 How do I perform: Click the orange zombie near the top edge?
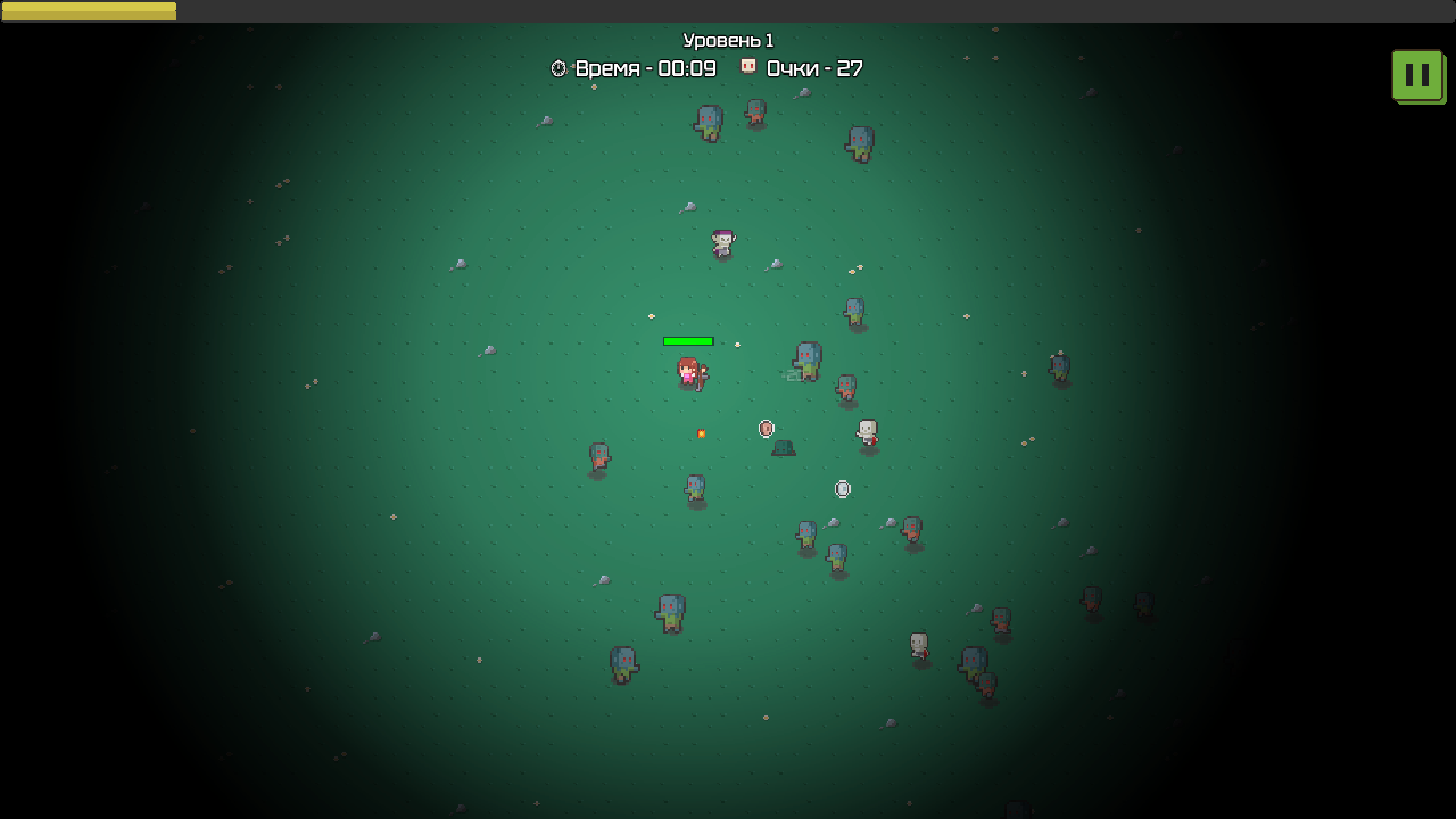[755, 111]
